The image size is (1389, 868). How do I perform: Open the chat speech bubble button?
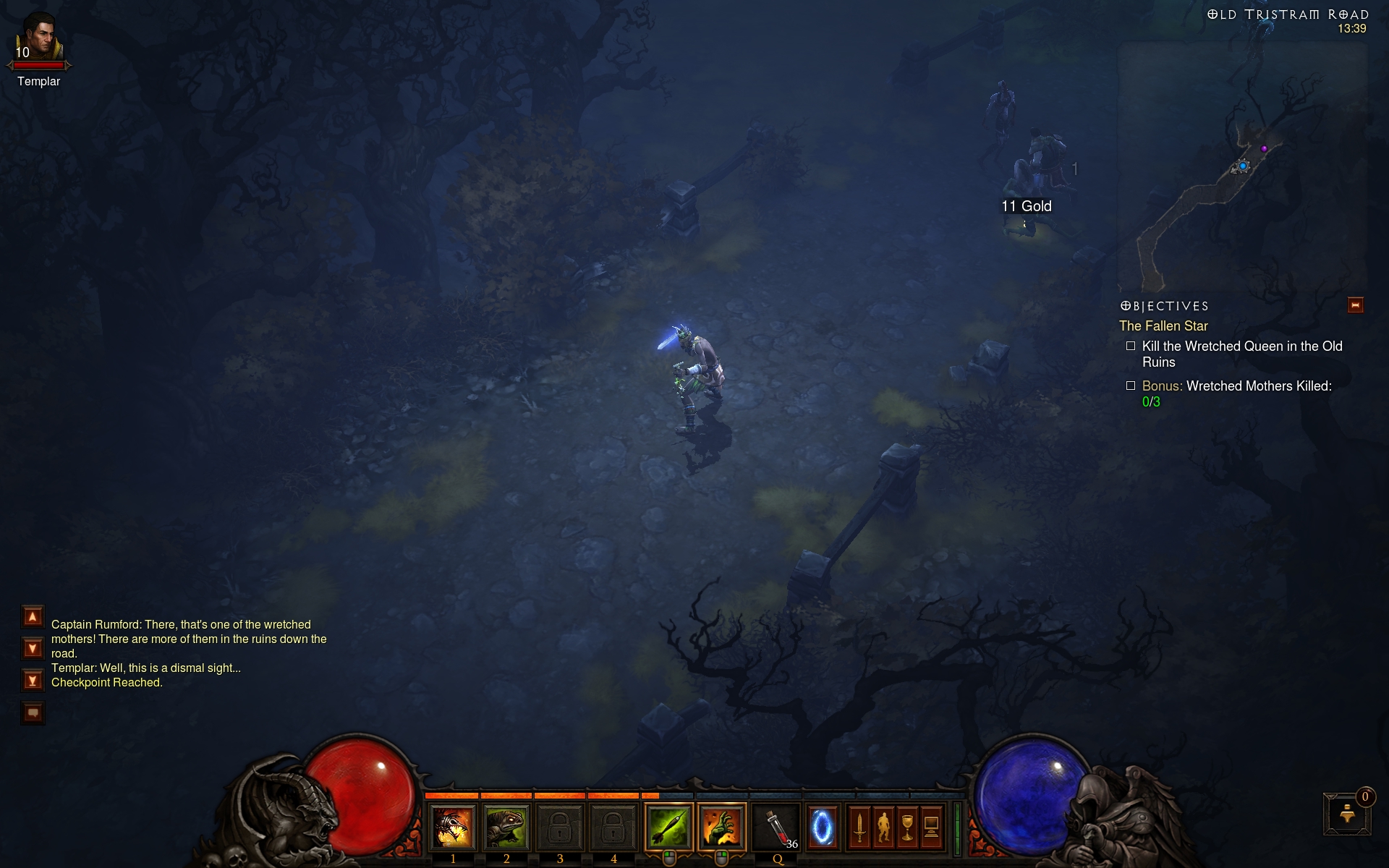tap(33, 713)
